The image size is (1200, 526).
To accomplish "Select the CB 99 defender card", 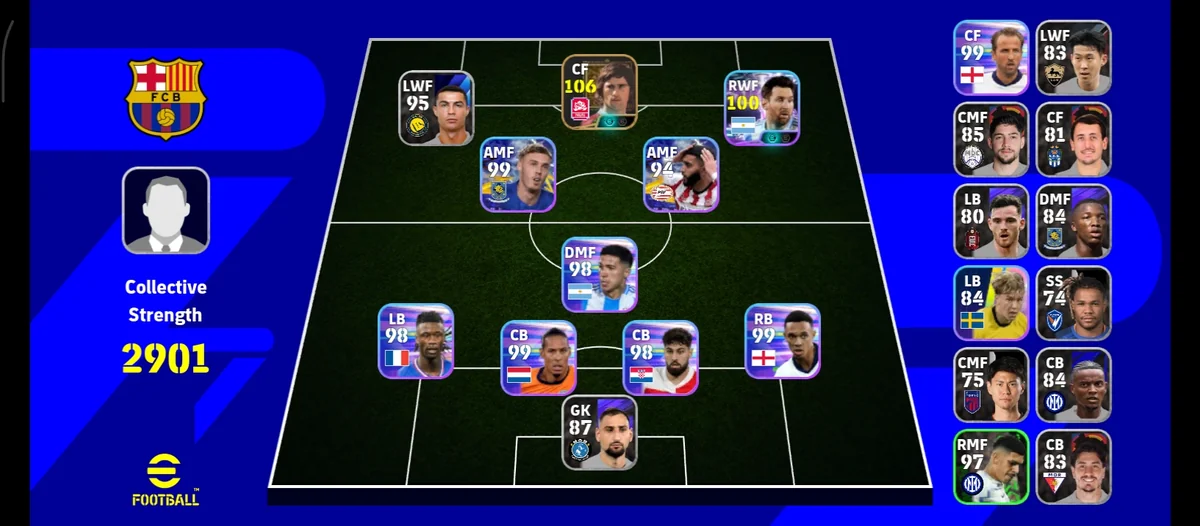I will pos(538,358).
